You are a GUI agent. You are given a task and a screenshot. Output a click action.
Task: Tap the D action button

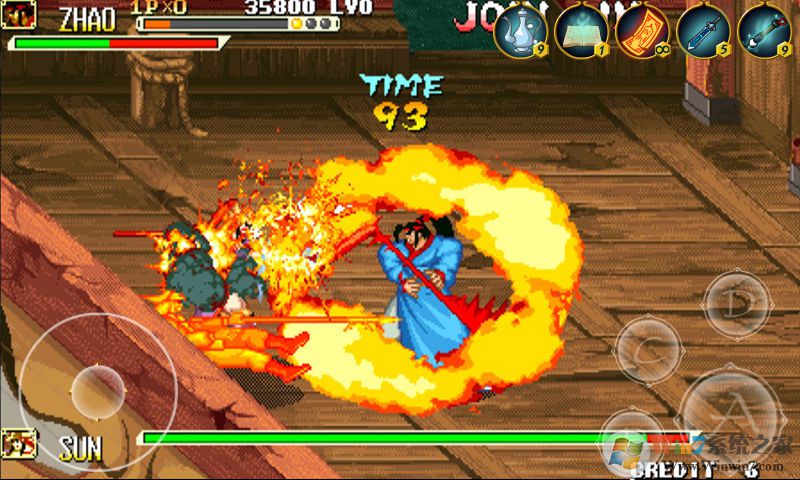point(737,304)
